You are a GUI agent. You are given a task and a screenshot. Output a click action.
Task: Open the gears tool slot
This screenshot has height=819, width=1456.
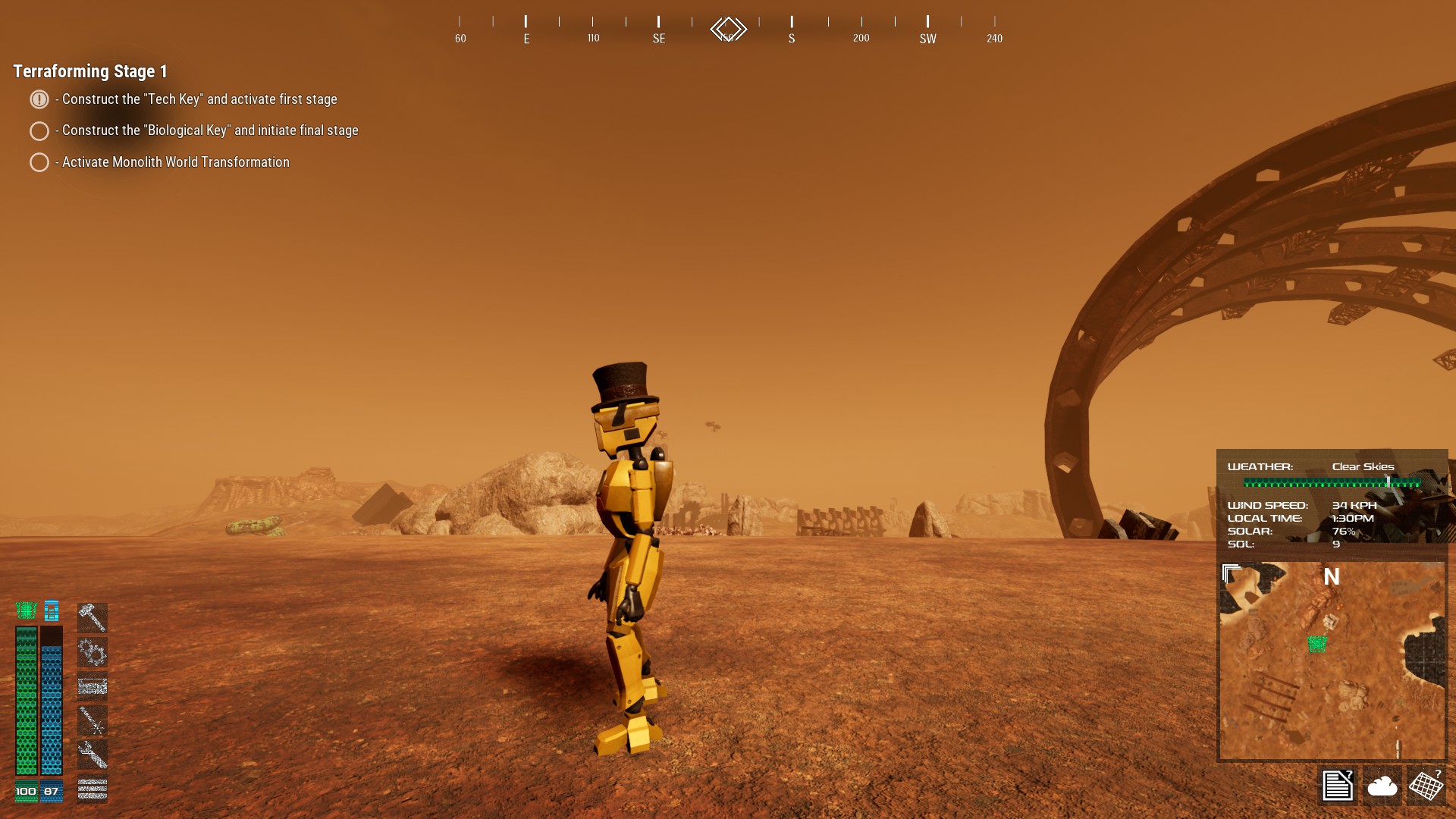click(93, 651)
